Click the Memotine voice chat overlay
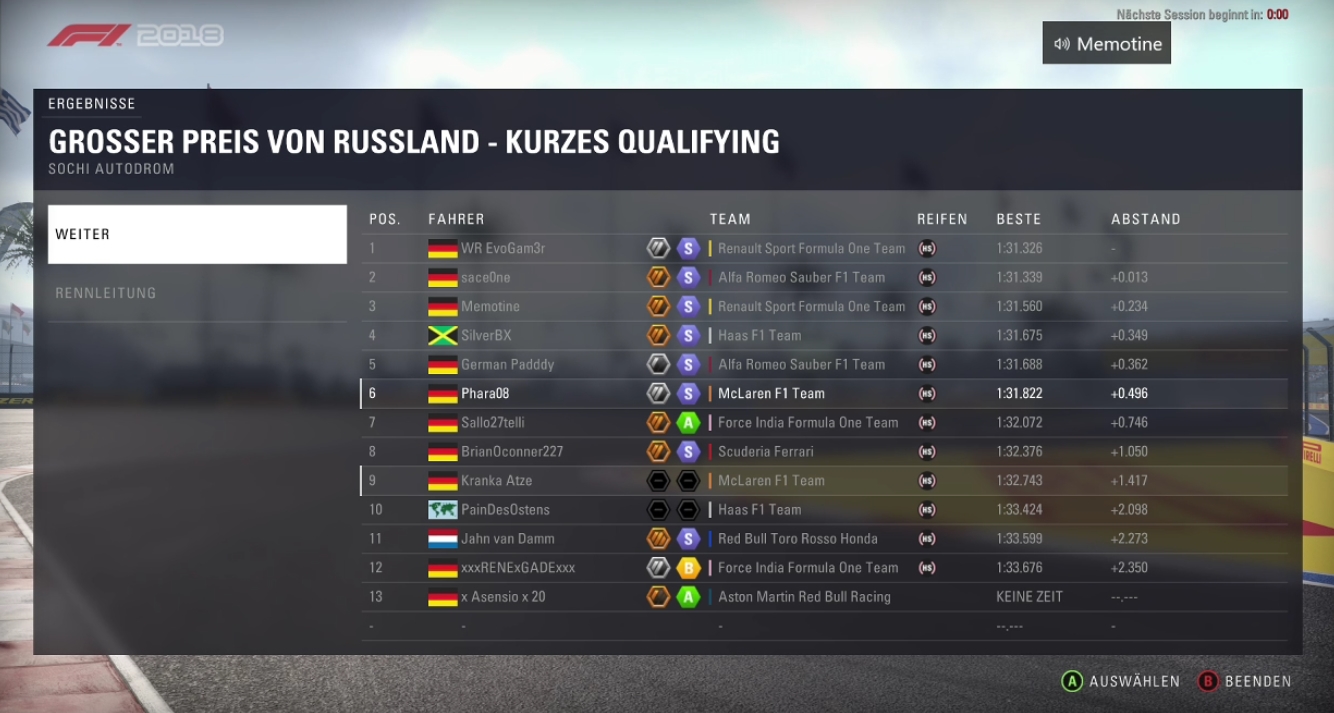 click(x=1106, y=44)
